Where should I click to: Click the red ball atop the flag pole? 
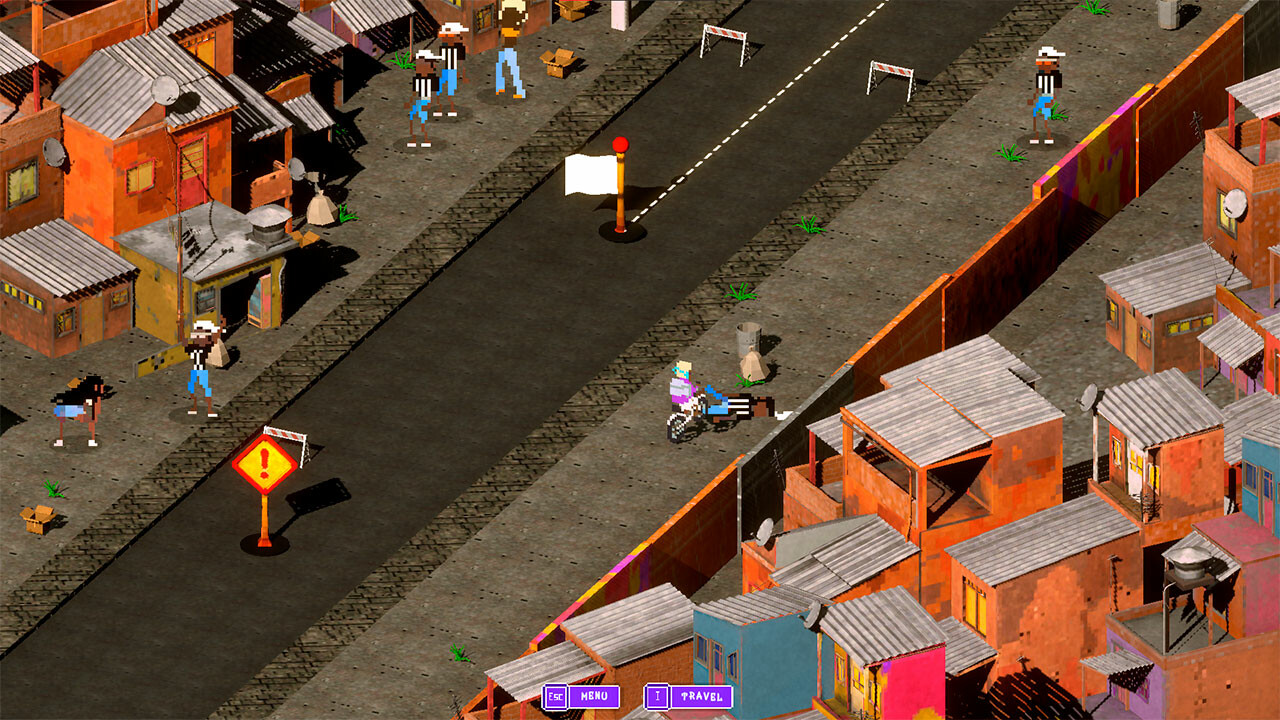coord(622,145)
